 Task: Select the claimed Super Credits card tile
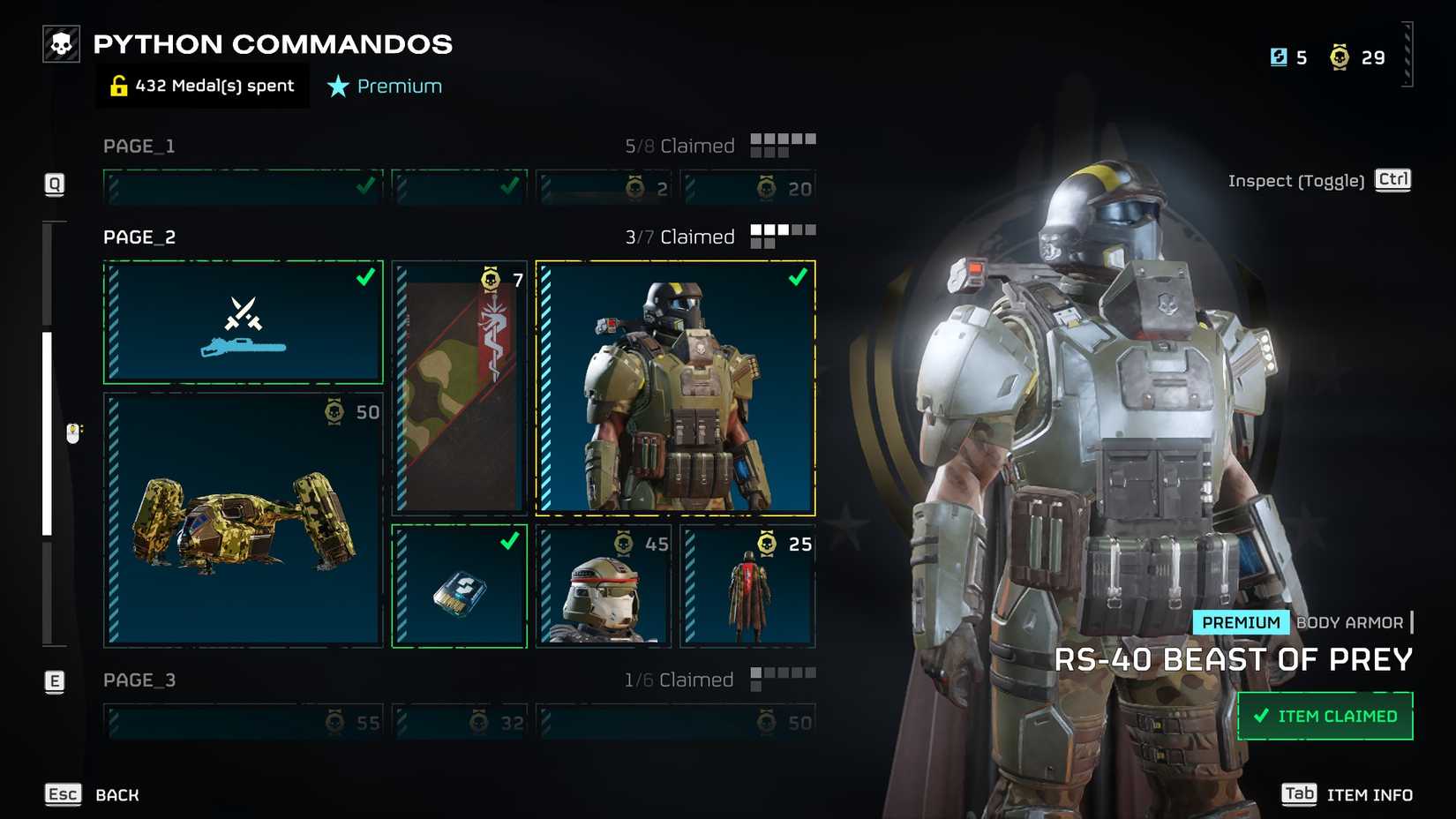[459, 585]
